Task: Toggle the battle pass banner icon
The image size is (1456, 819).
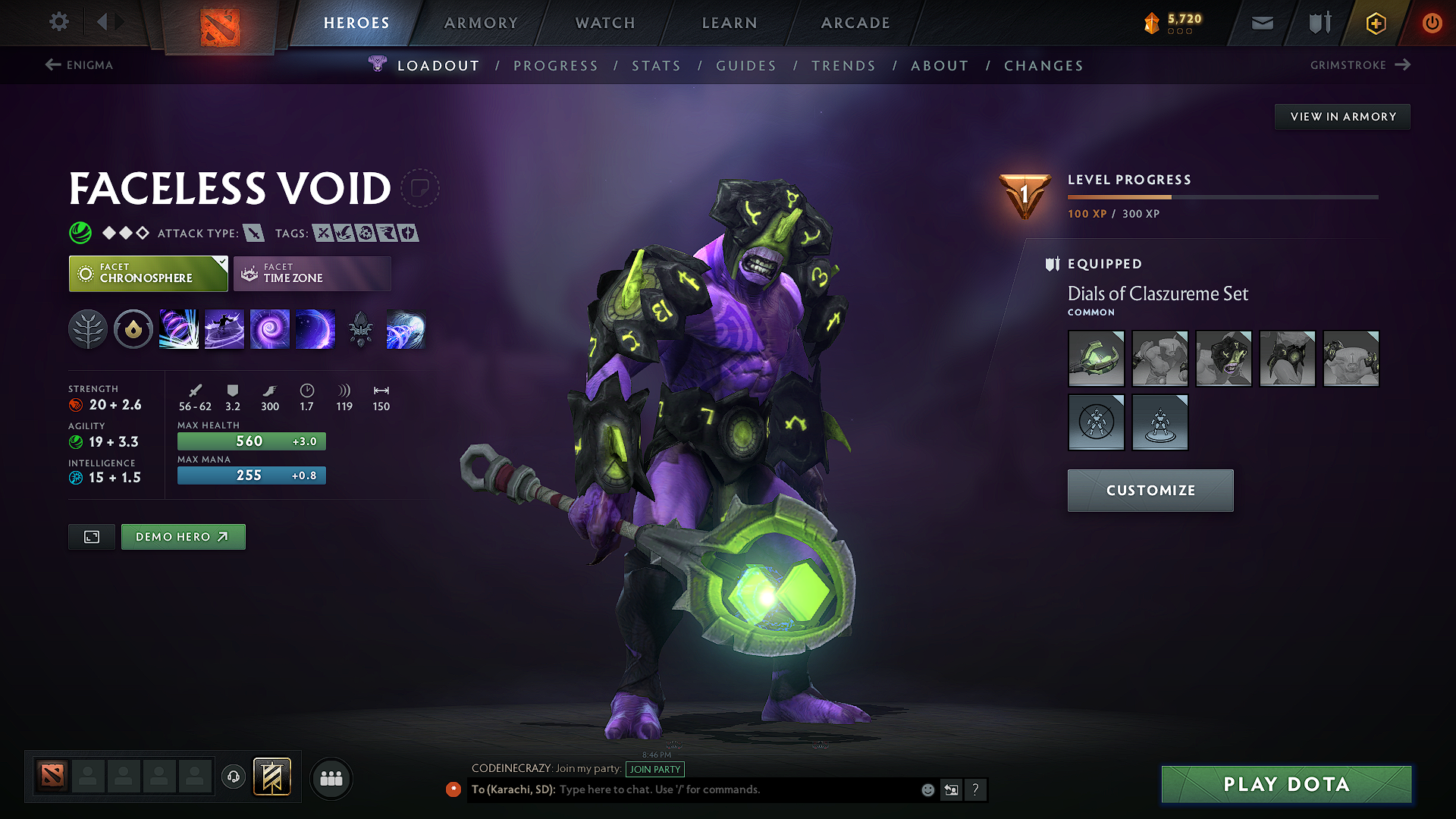Action: click(x=271, y=777)
